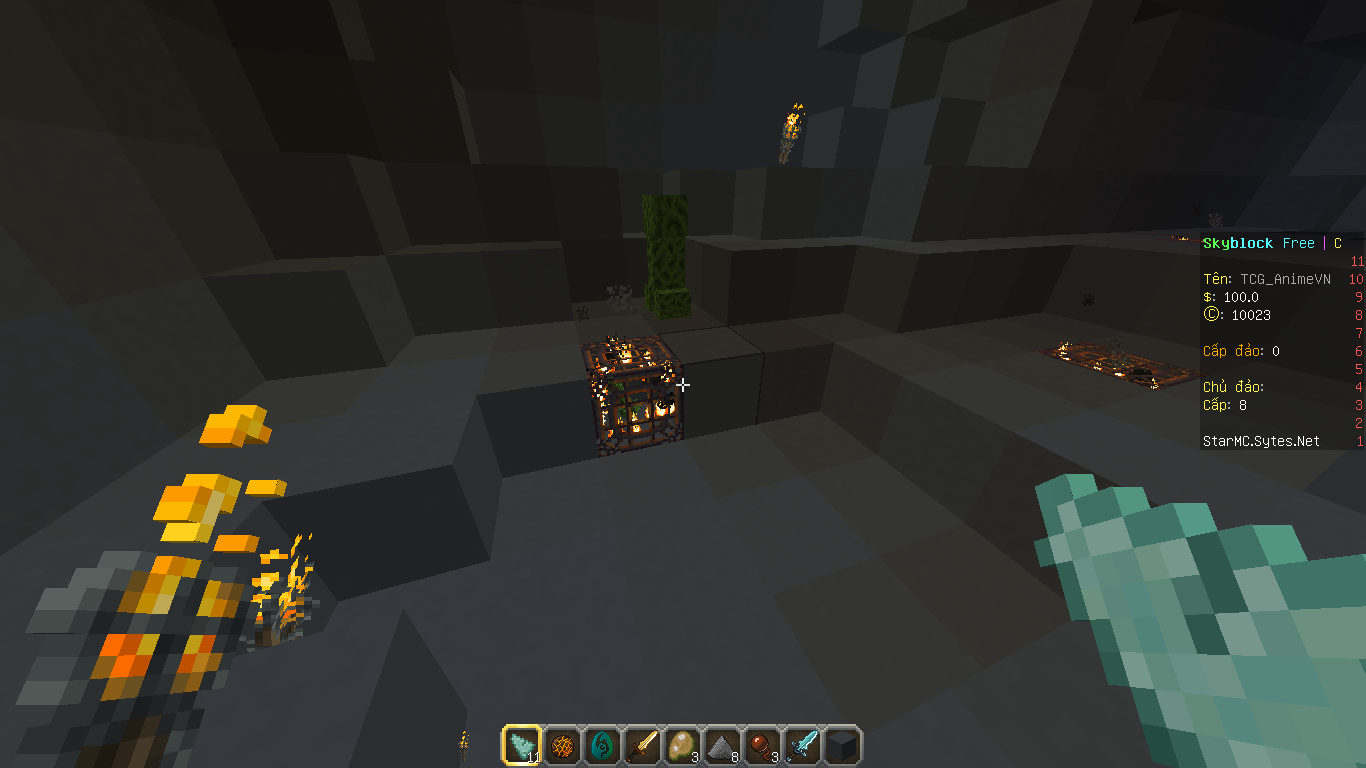Screen dimensions: 1366x768
Task: Select the dark block hotbar slot
Action: pos(842,746)
